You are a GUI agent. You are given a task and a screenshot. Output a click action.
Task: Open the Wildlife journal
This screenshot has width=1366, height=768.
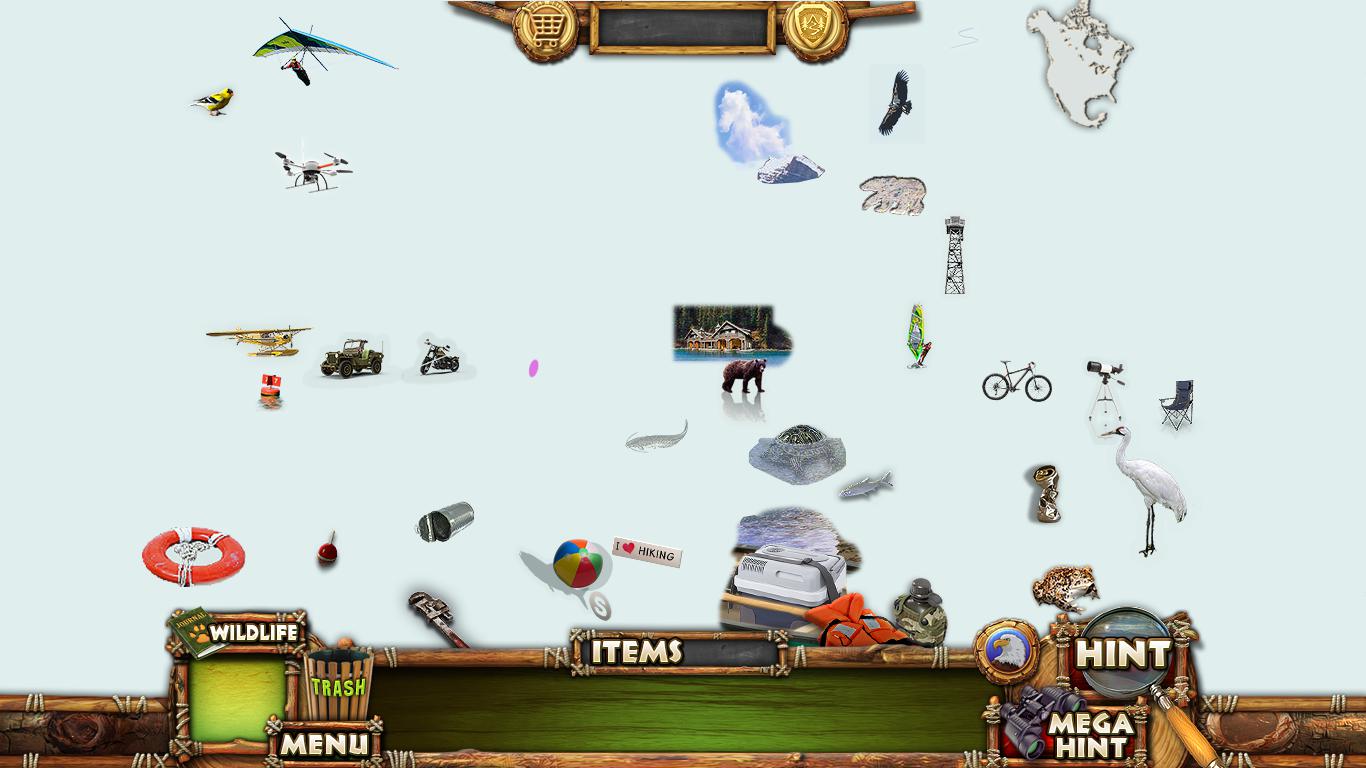tap(240, 632)
